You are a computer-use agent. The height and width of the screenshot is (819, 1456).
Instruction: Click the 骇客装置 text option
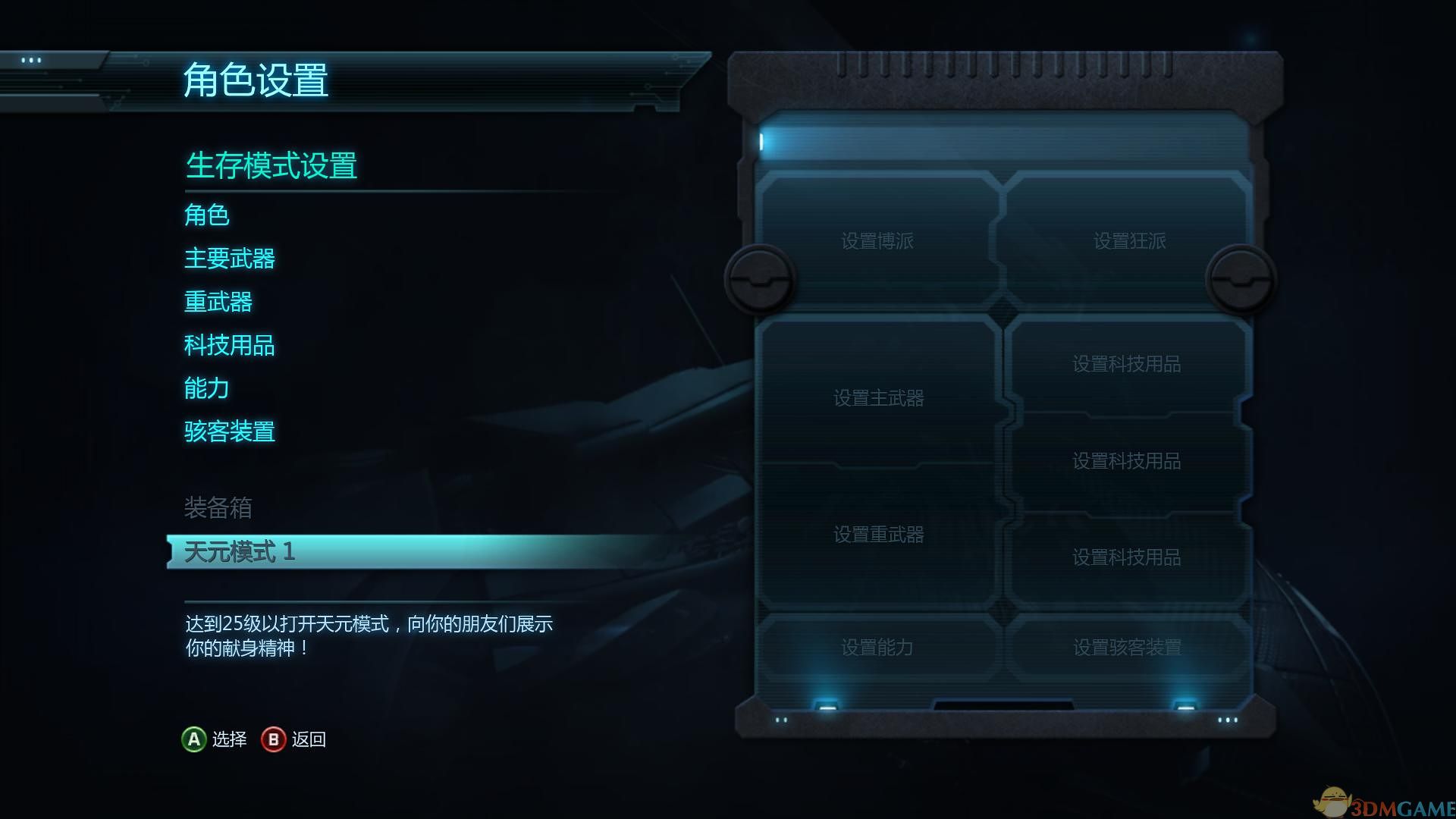tap(230, 431)
